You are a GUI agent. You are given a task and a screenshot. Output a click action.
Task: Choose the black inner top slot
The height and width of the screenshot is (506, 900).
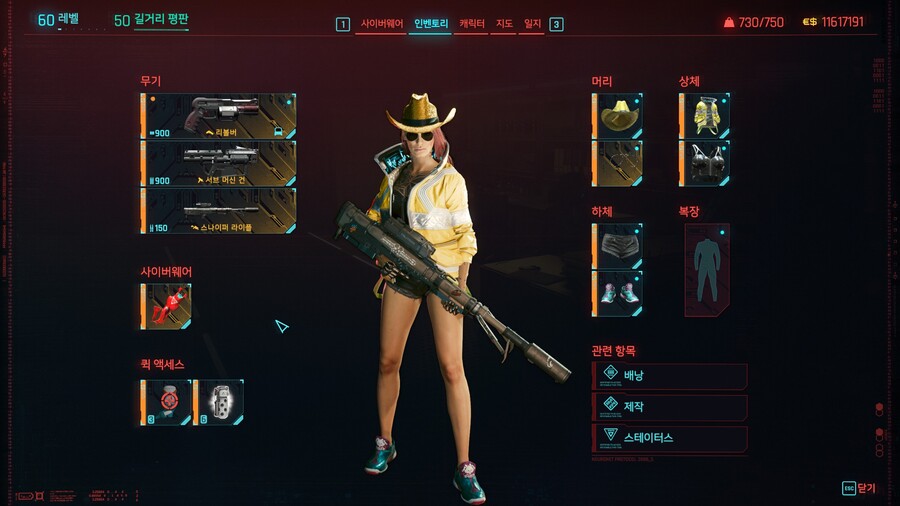pos(705,162)
